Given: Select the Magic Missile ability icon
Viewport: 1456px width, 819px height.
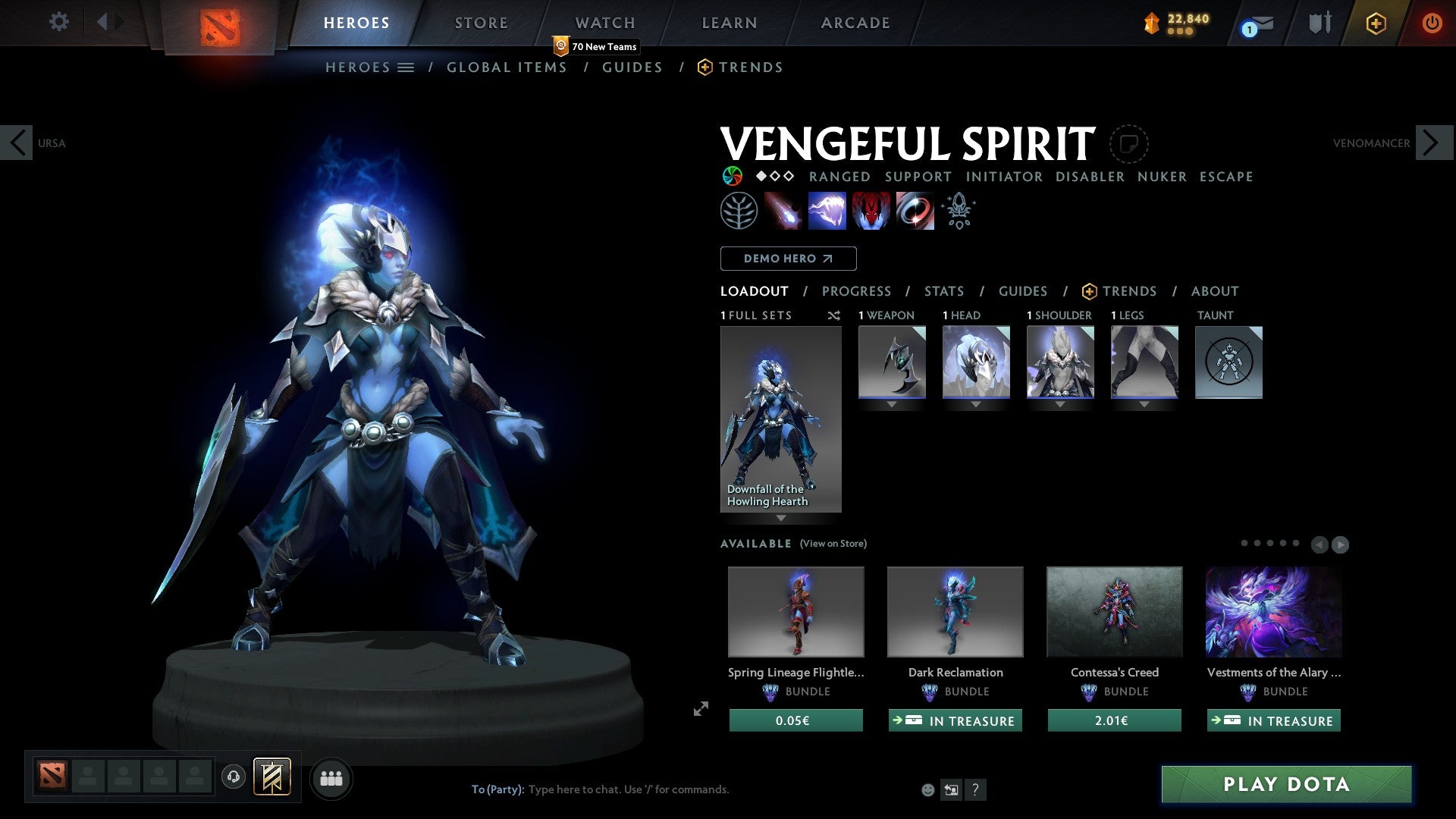Looking at the screenshot, I should (785, 211).
